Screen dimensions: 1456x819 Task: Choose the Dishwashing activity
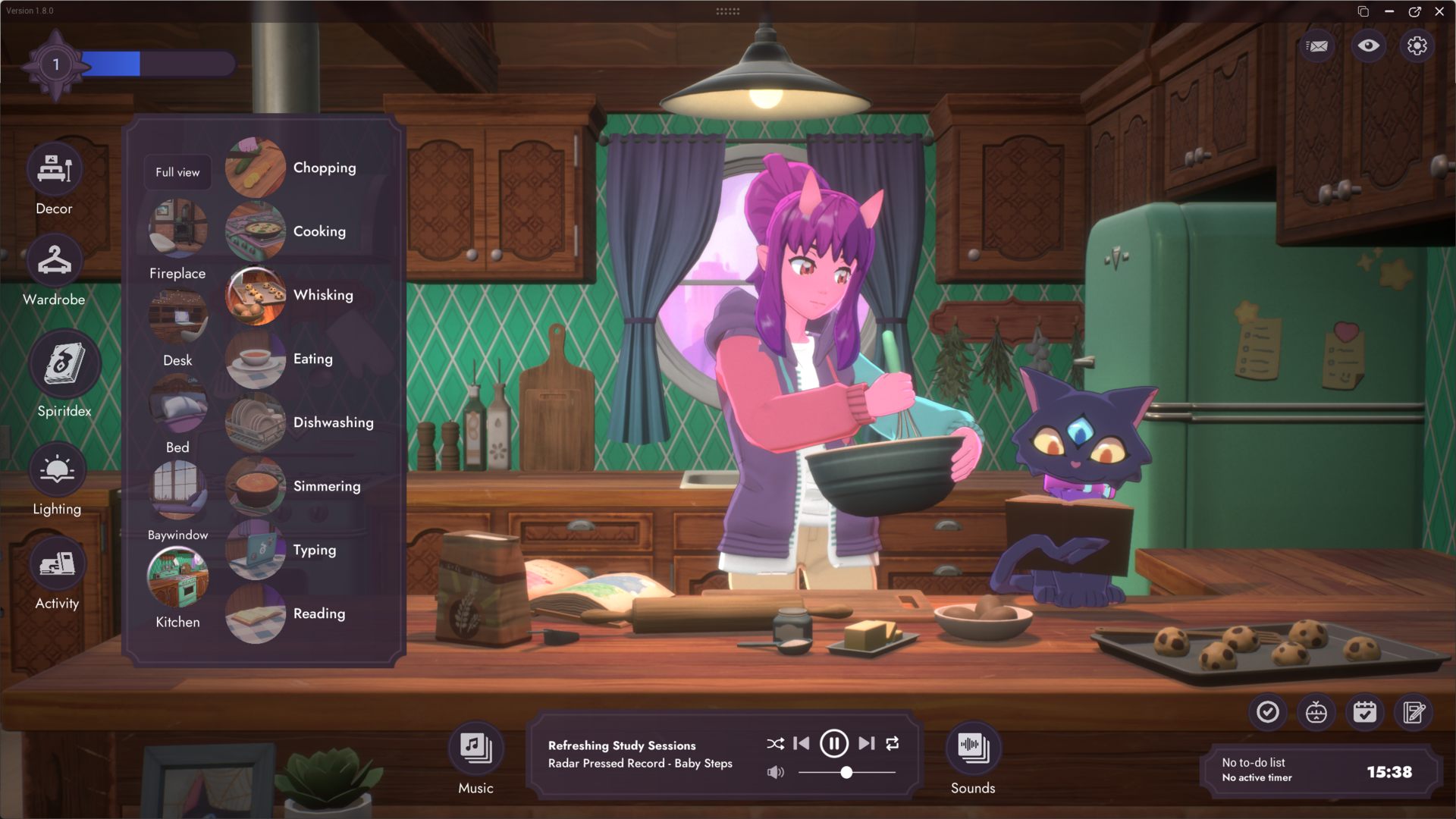coord(256,422)
